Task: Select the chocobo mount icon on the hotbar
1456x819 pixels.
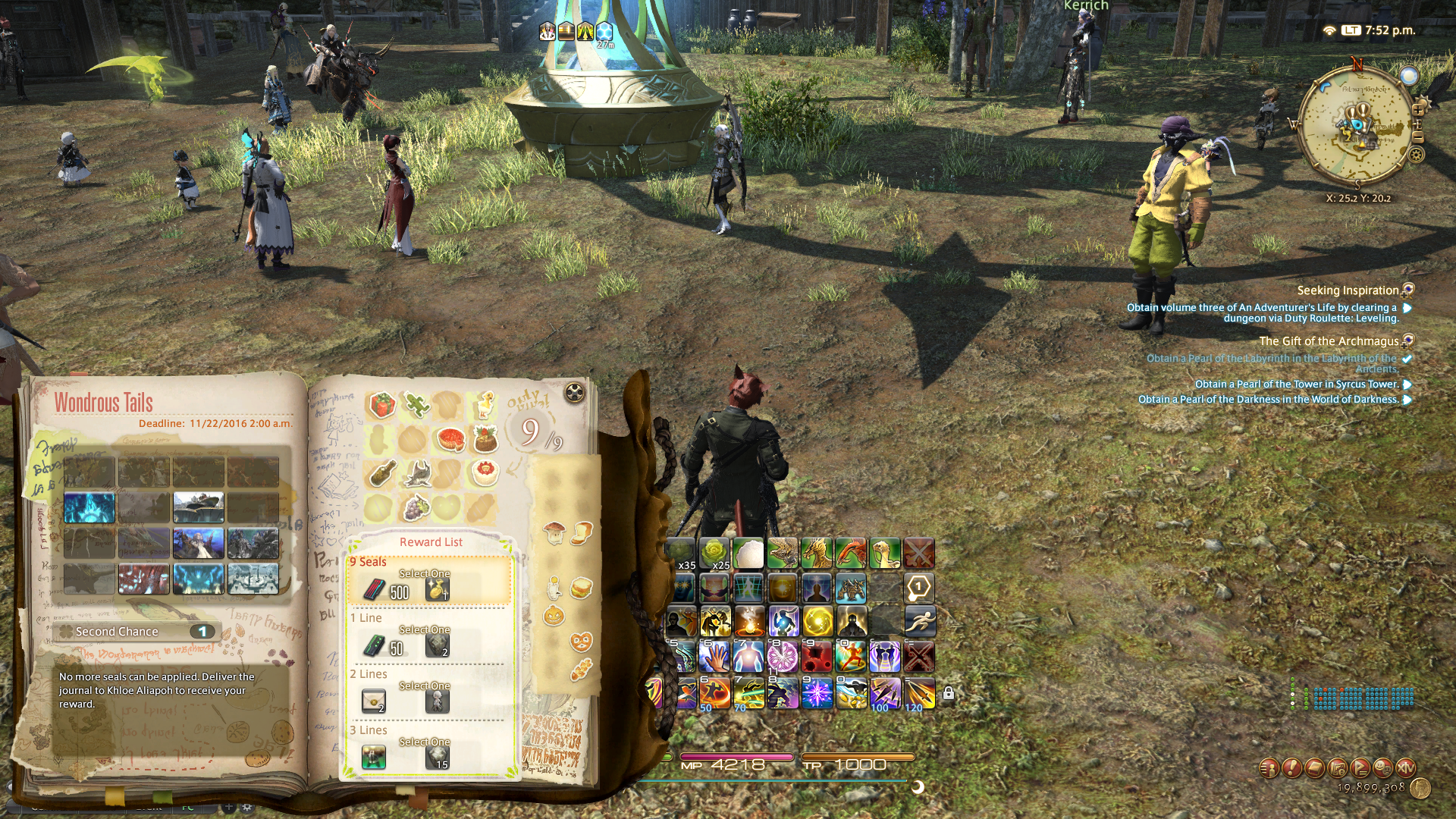Action: point(885,554)
